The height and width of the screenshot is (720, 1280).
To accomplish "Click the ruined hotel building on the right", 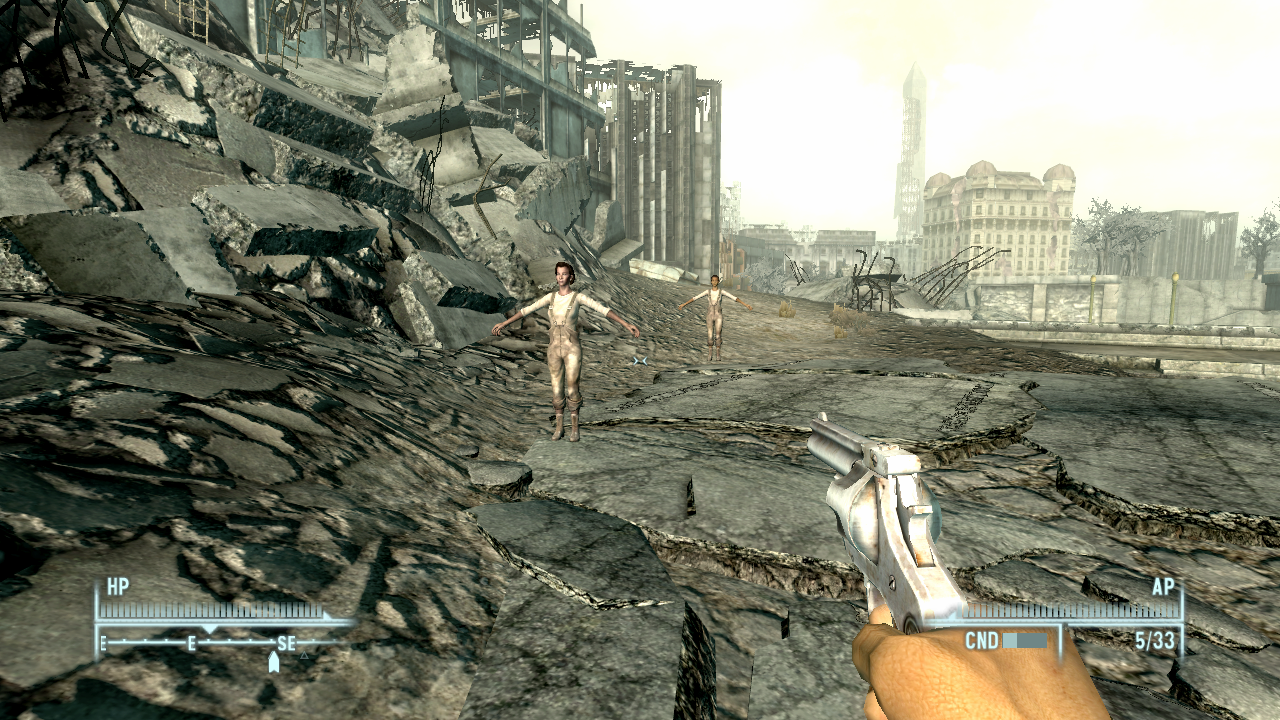I will pos(1000,210).
